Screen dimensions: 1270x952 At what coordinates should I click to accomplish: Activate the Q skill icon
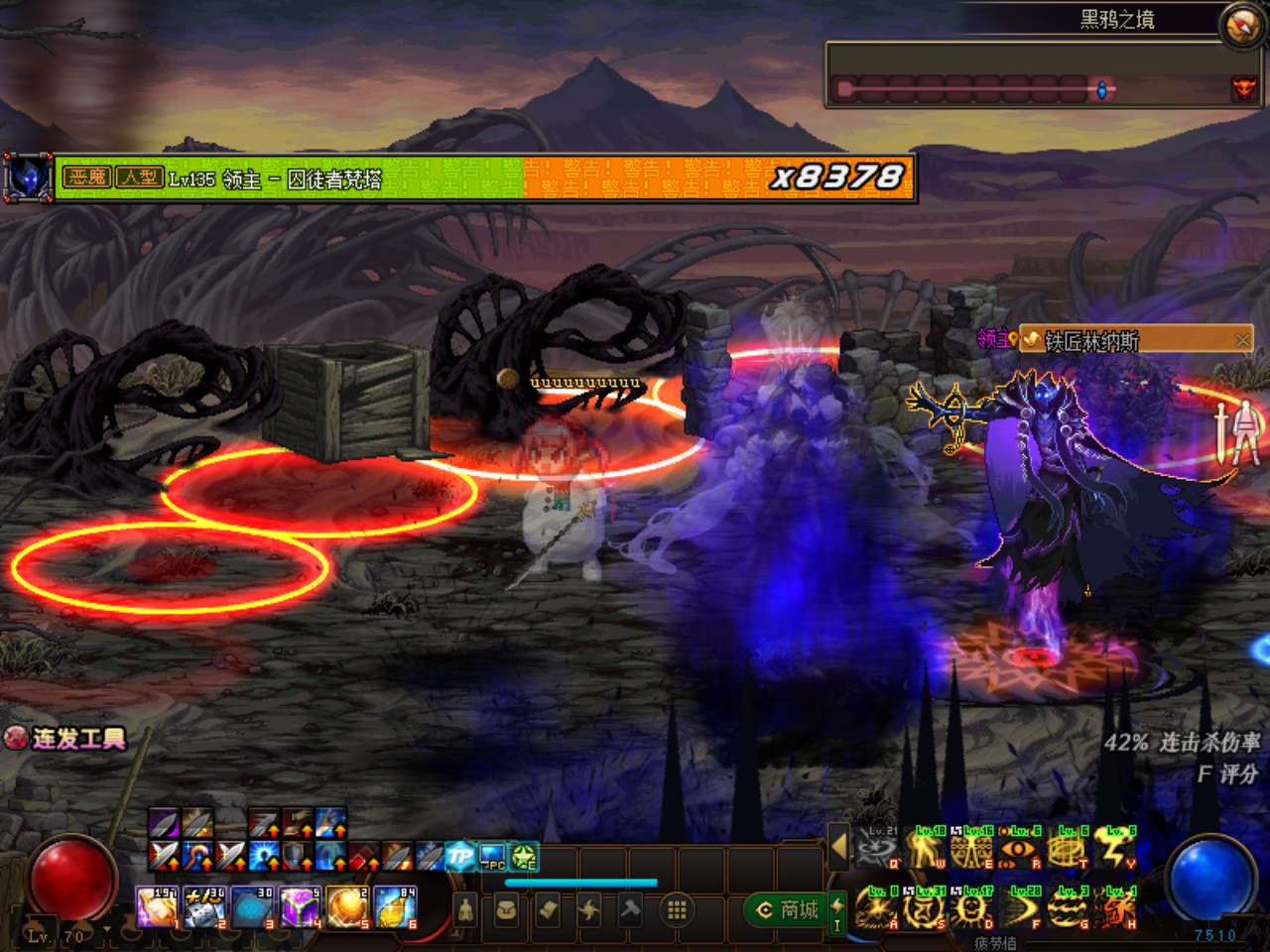876,849
